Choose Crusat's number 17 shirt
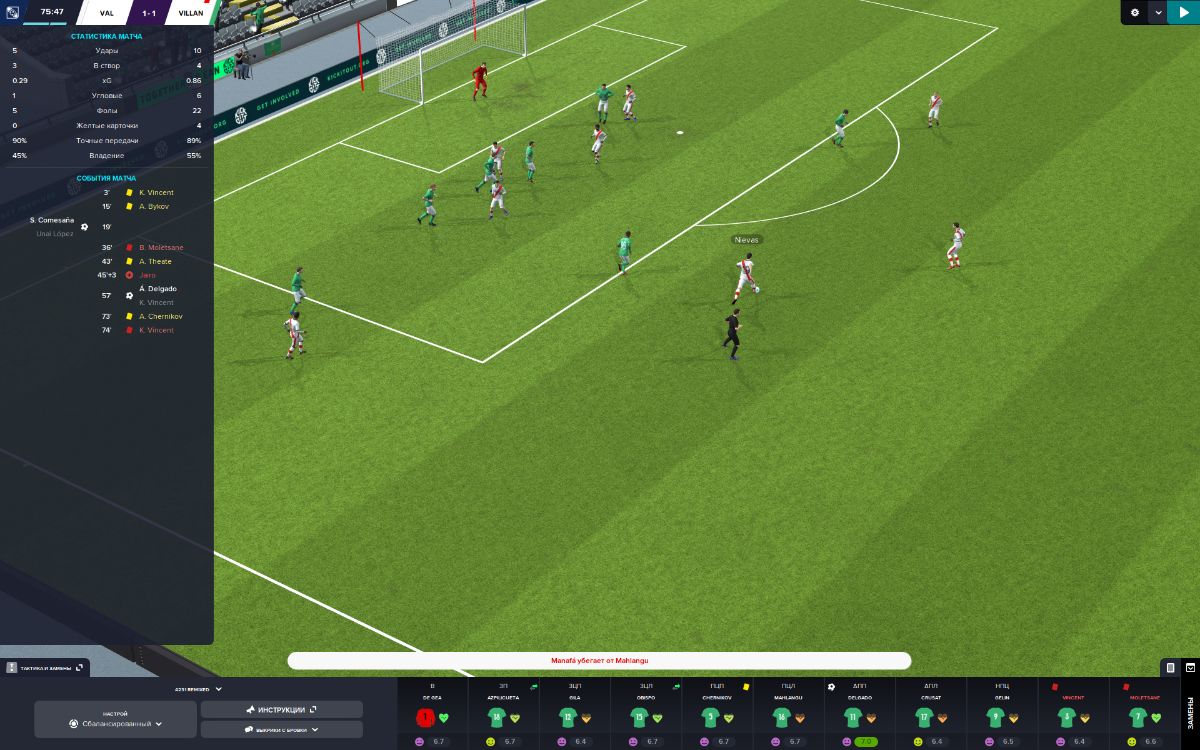This screenshot has height=750, width=1200. pos(924,717)
